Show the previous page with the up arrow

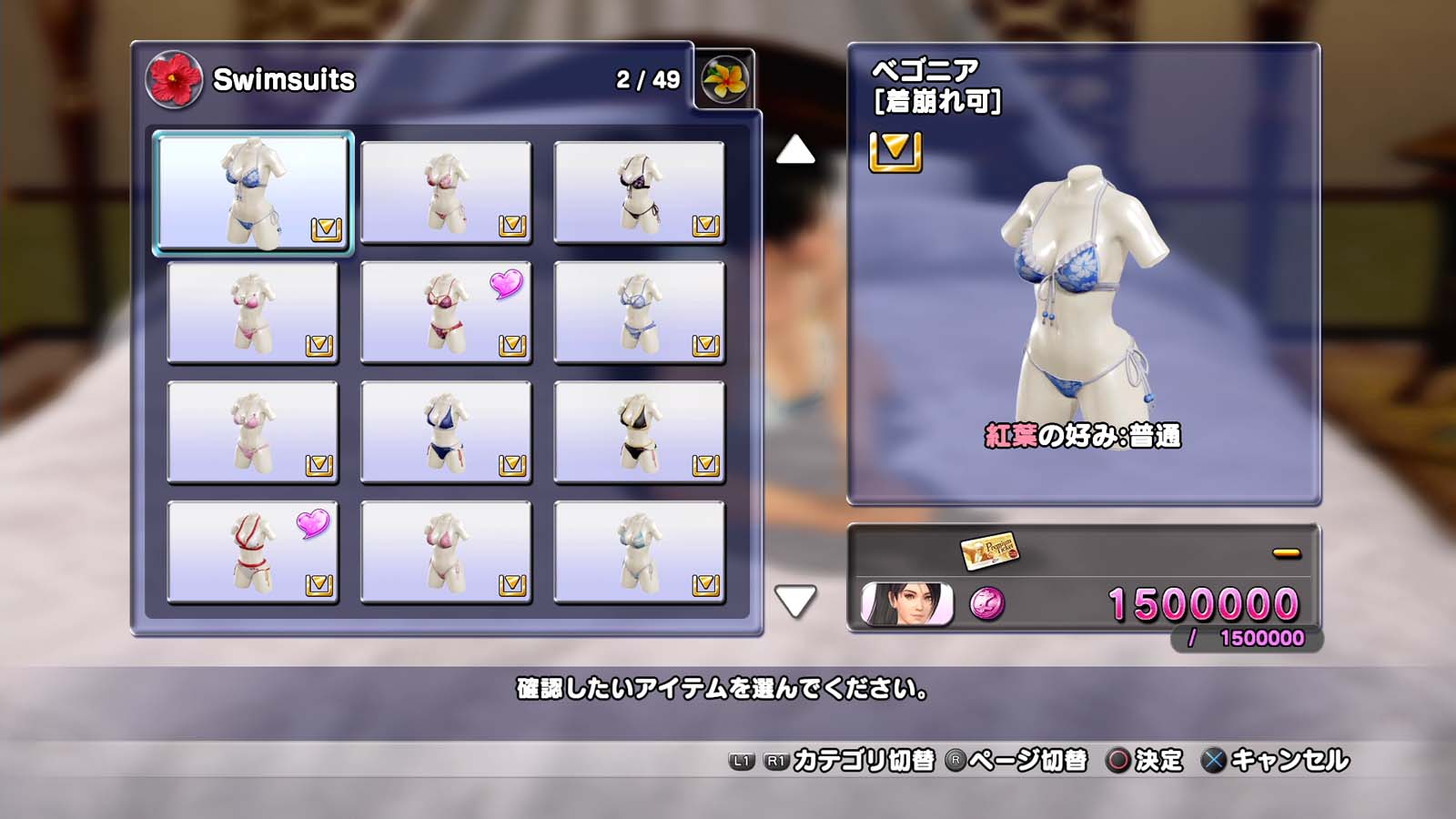[x=795, y=150]
